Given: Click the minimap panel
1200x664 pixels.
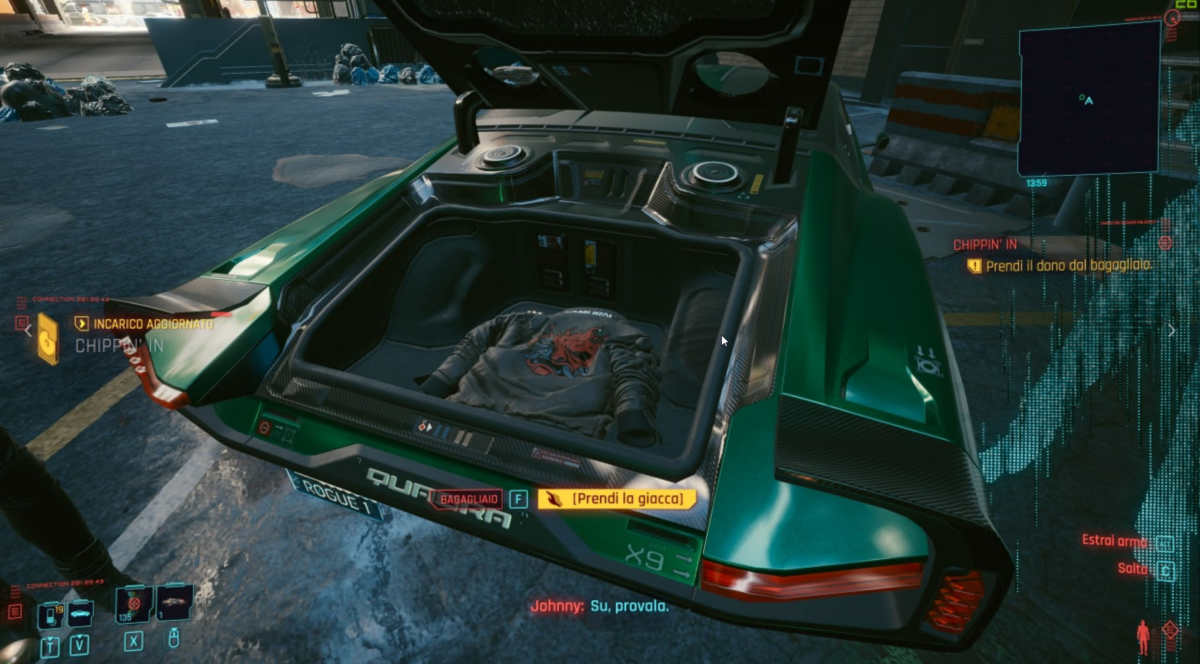Looking at the screenshot, I should tap(1088, 98).
